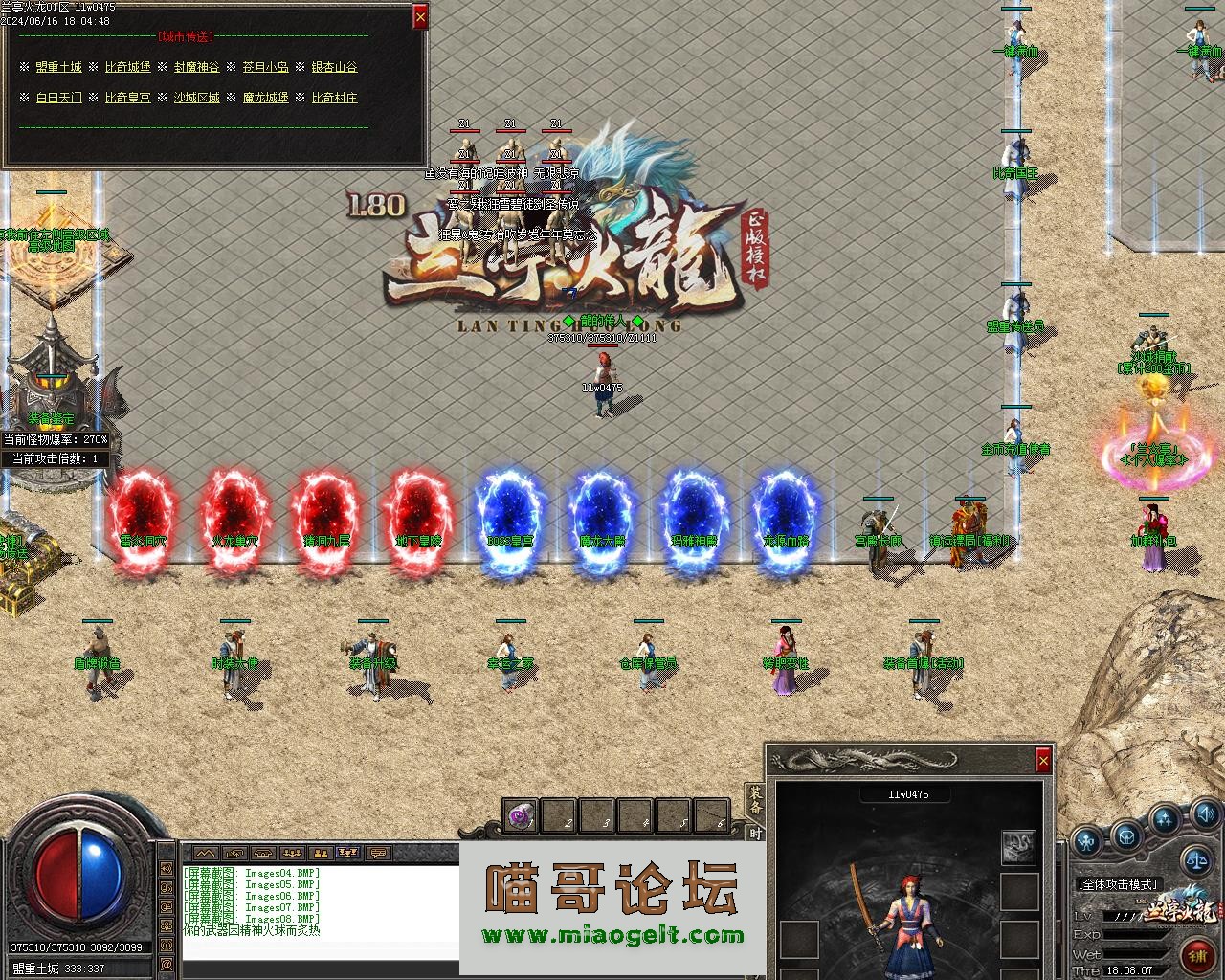Click the balance scales trade icon
This screenshot has height=980, width=1225.
coord(1196,859)
